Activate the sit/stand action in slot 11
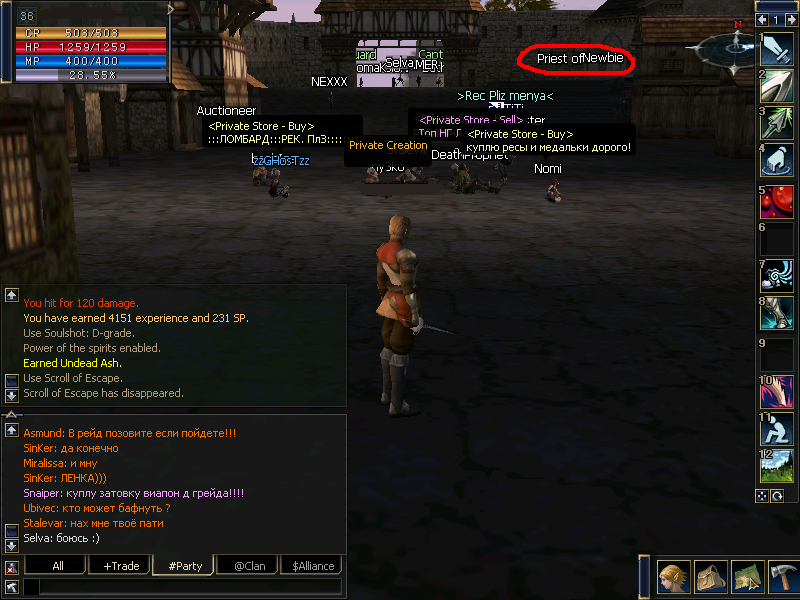Image resolution: width=800 pixels, height=600 pixels. 777,427
